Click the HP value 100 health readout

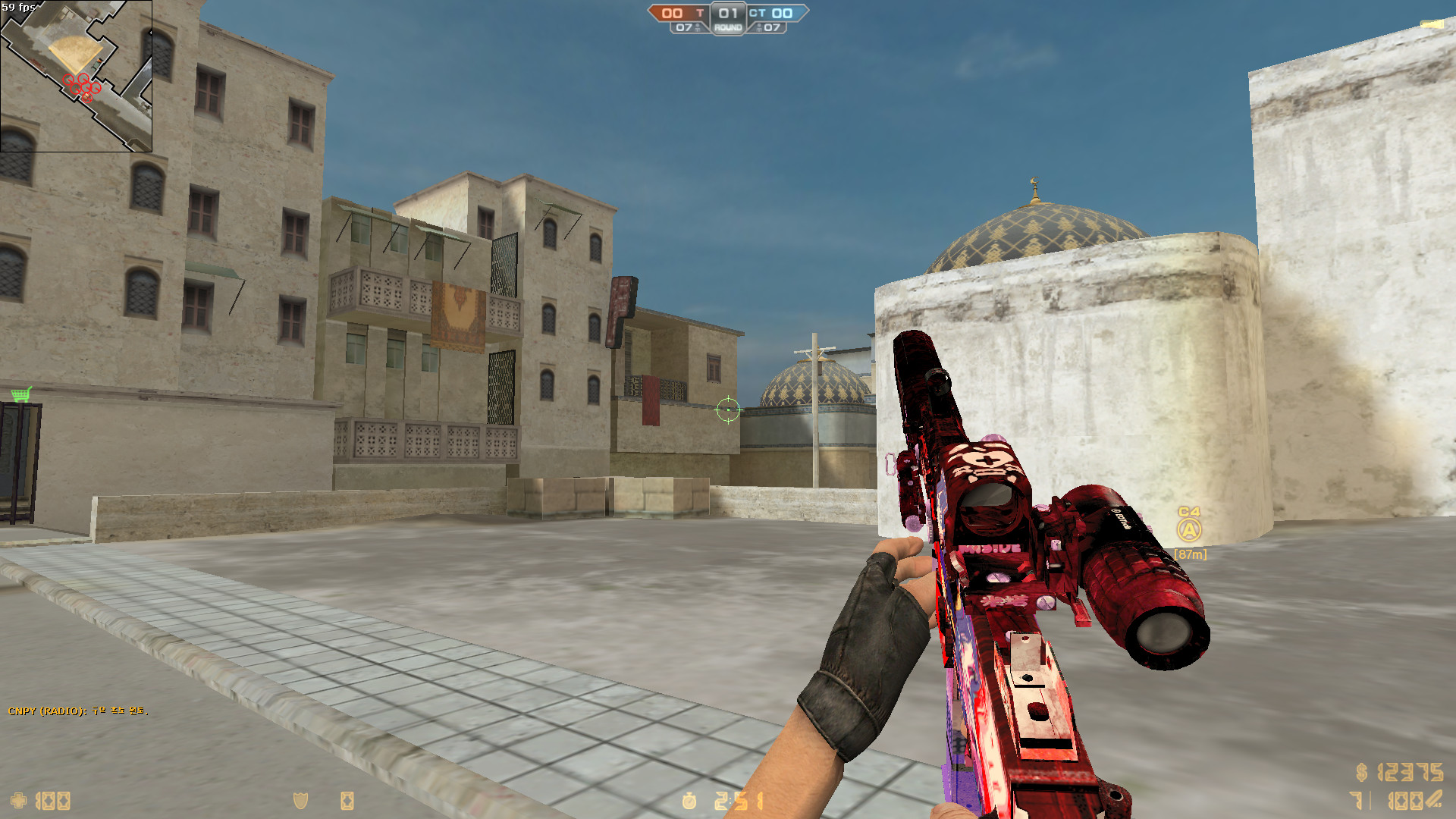[x=52, y=801]
